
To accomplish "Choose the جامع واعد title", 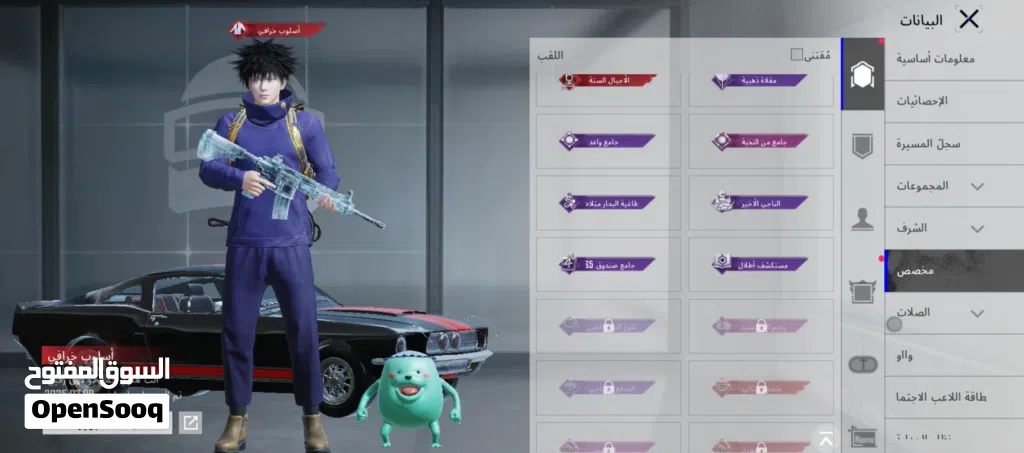I will pos(608,142).
